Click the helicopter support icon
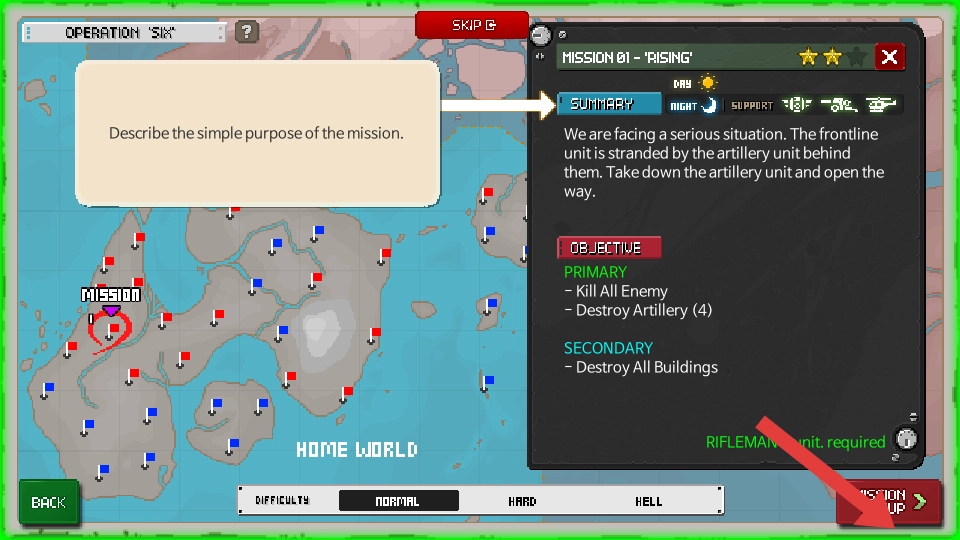960x540 pixels. [x=881, y=104]
